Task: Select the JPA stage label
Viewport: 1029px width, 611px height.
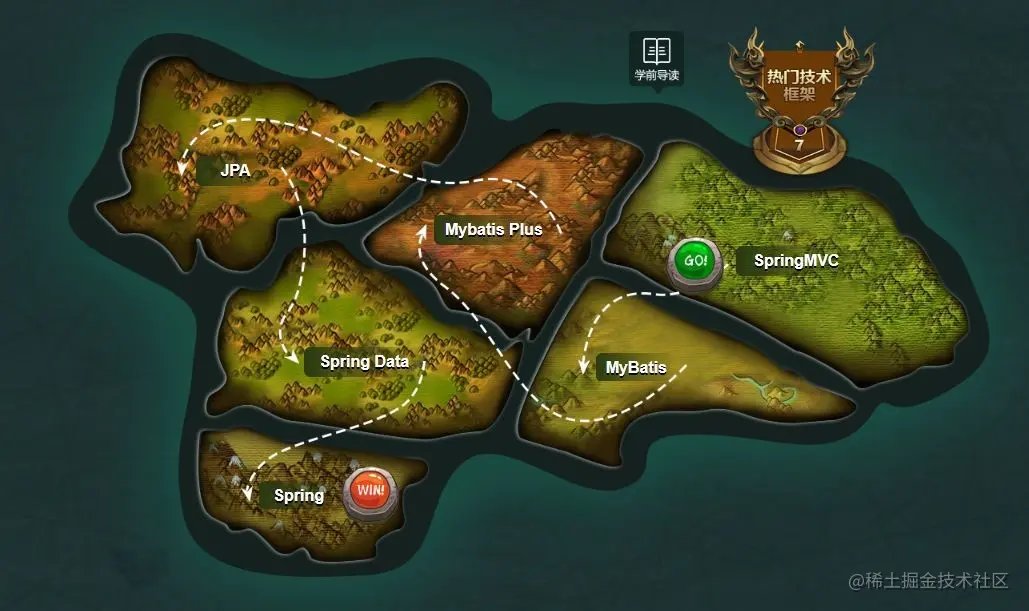Action: [235, 171]
